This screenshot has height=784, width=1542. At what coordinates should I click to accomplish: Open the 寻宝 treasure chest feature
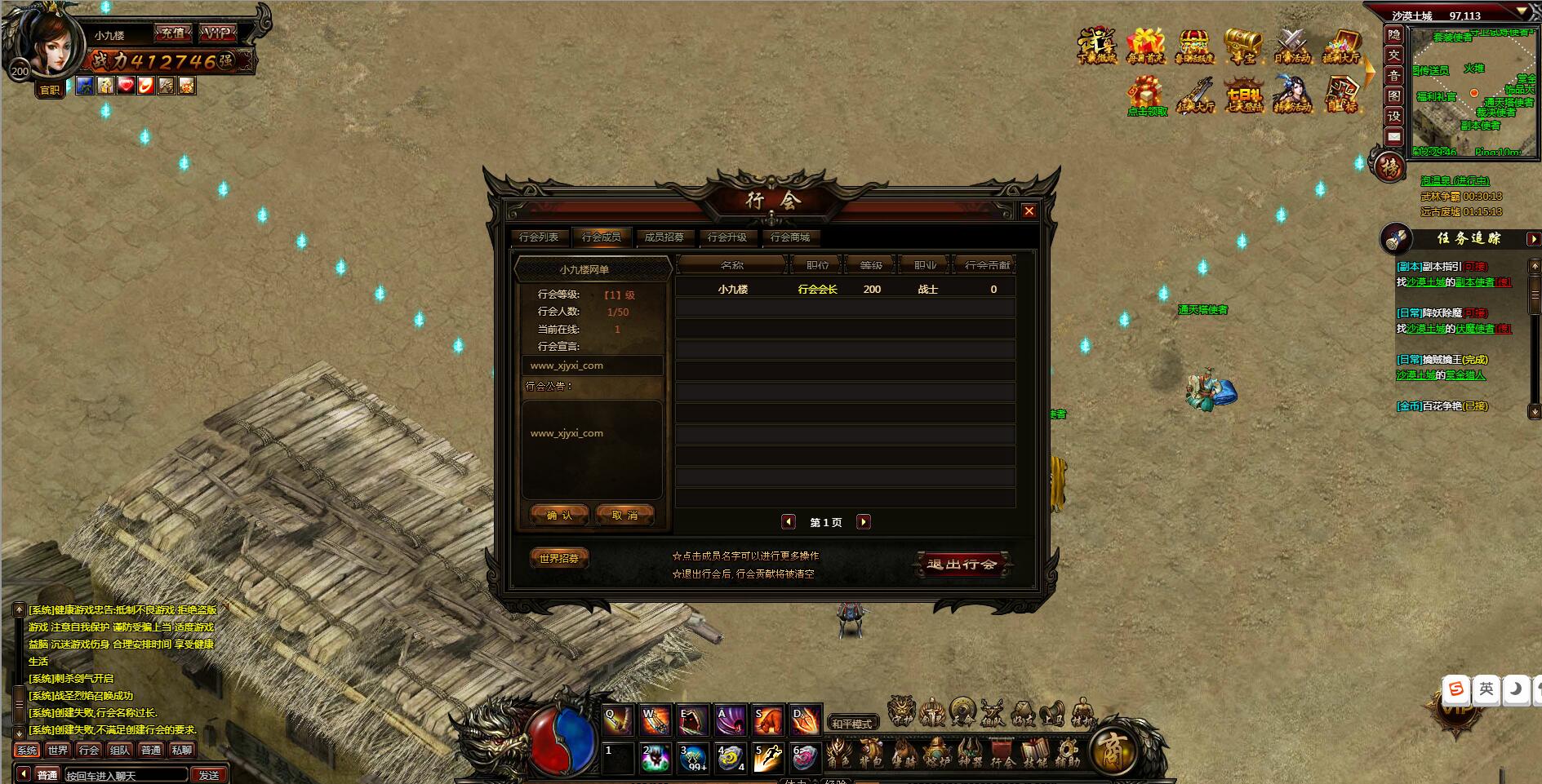1243,42
